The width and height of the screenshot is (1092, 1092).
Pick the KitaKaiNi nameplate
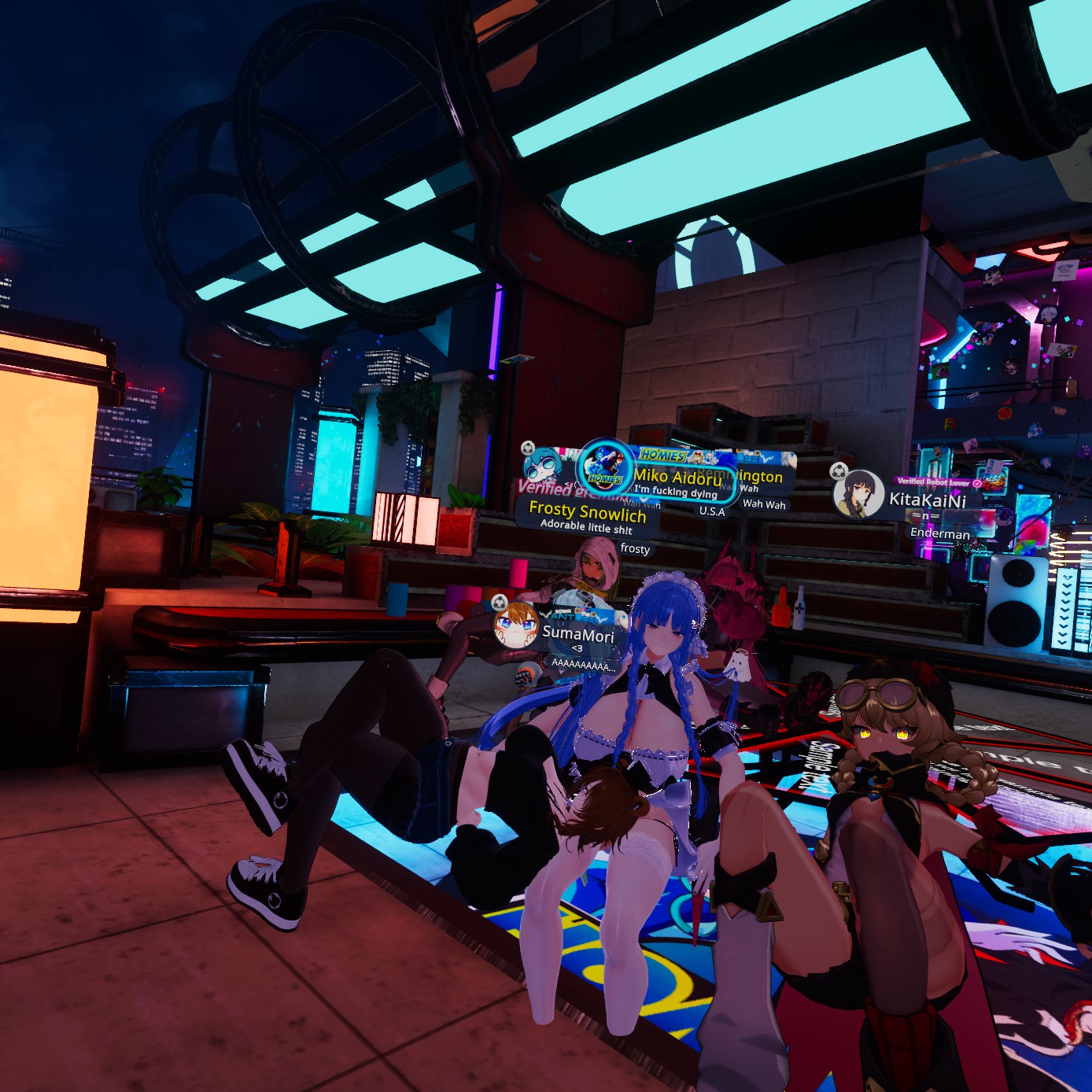pyautogui.click(x=927, y=500)
